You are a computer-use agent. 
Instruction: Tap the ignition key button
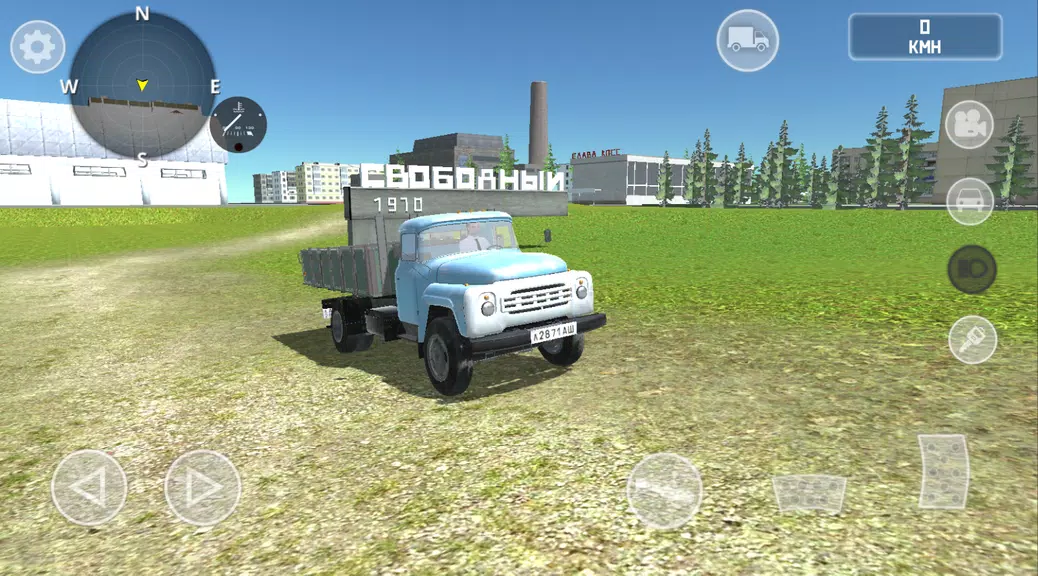pos(972,339)
